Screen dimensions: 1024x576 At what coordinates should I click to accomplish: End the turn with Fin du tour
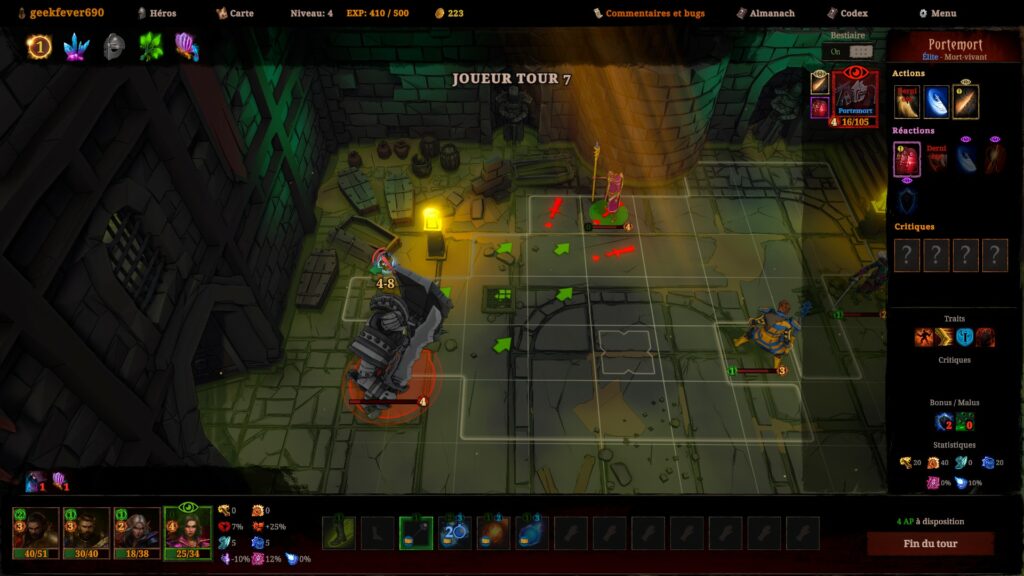coord(930,544)
